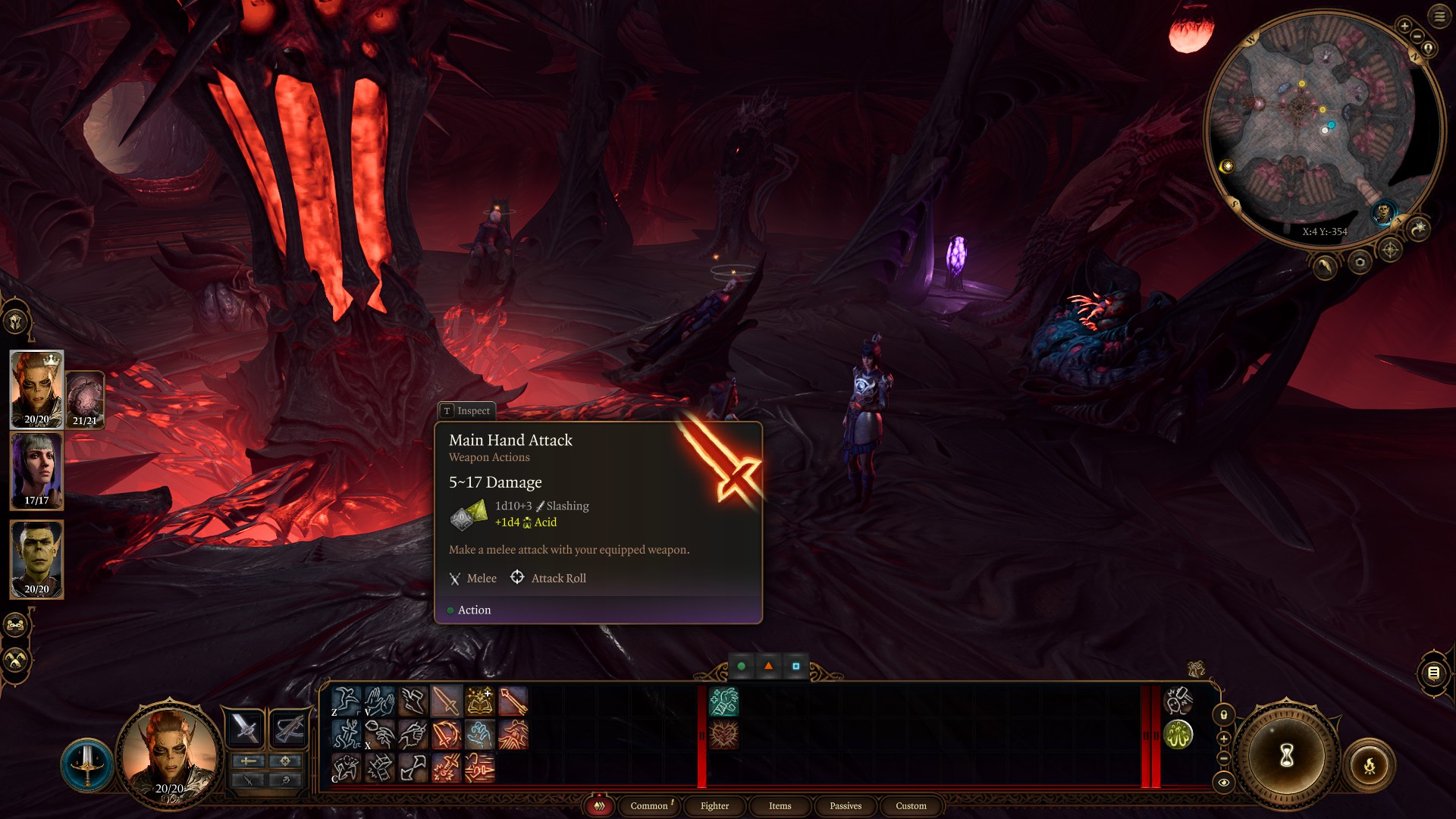This screenshot has height=819, width=1456.
Task: Switch to the Fighter hotbar tab
Action: click(714, 806)
